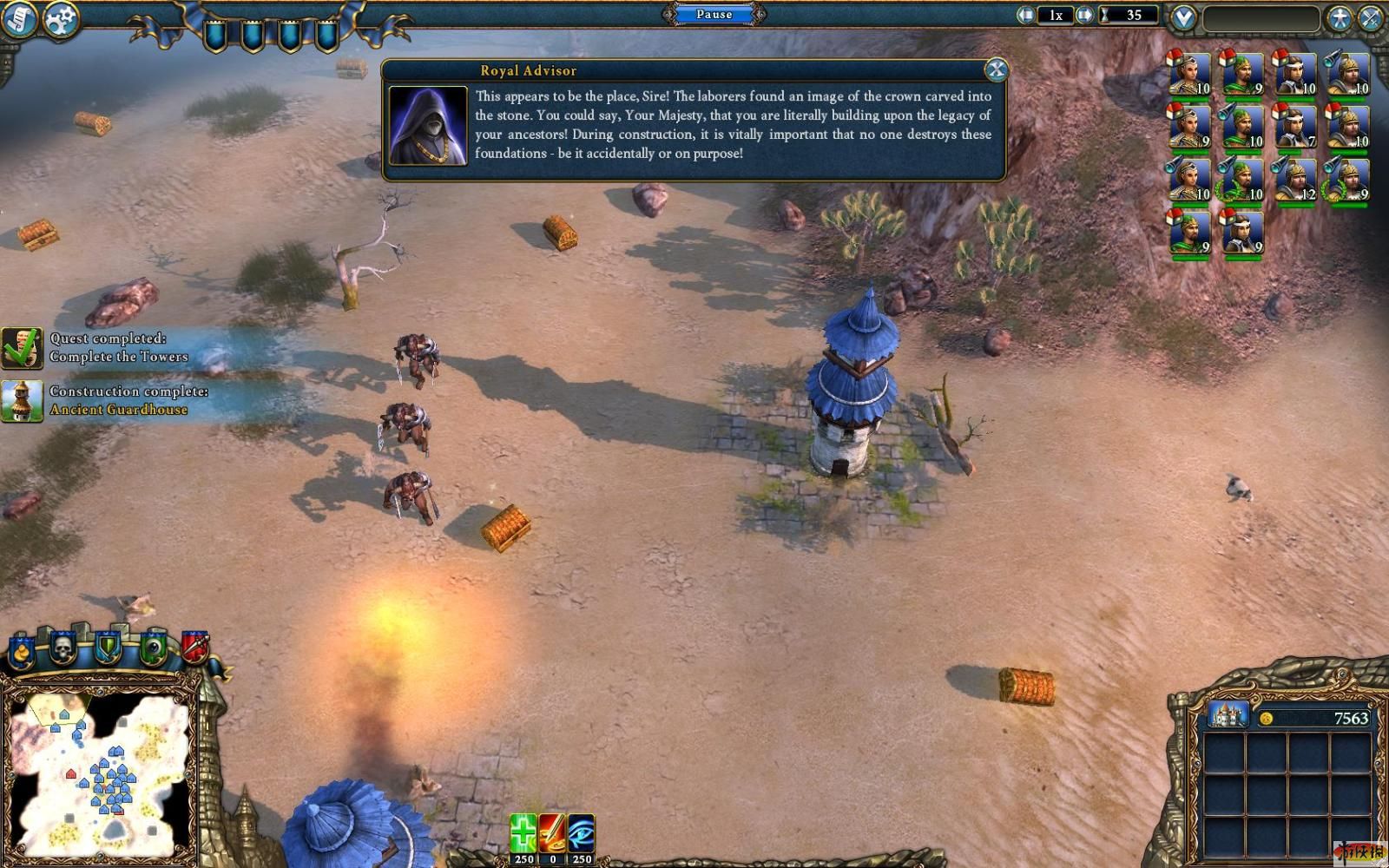Select the skull attack flag banner
The image size is (1389, 868).
point(63,647)
